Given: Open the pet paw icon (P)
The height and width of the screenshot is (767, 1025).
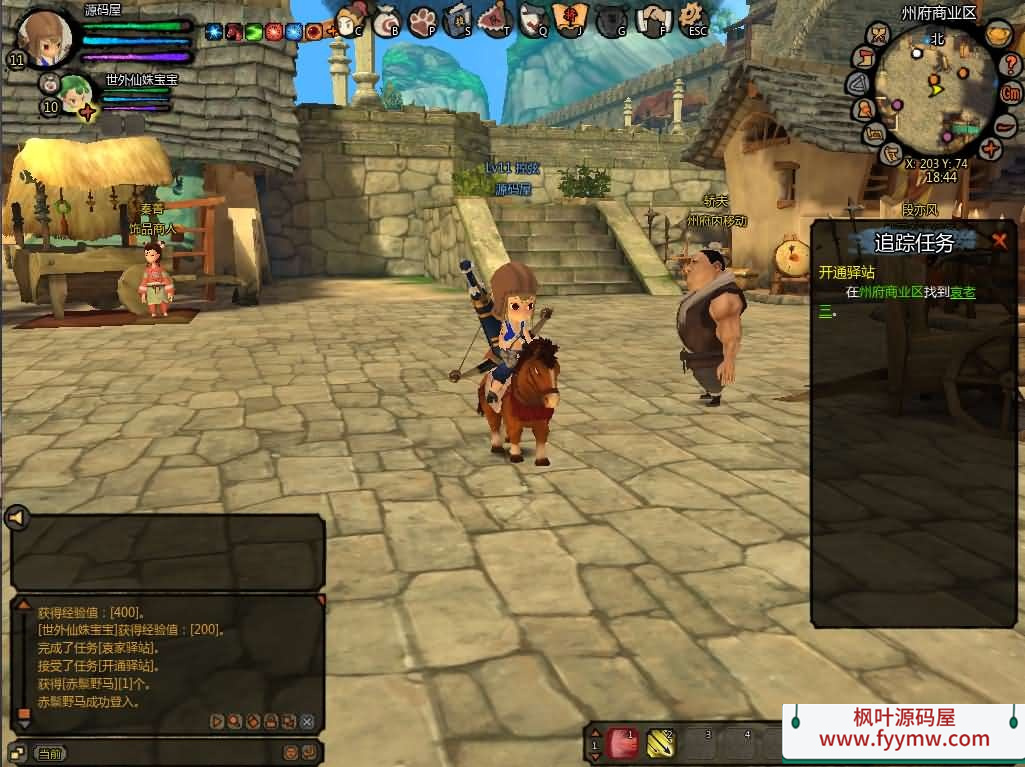Looking at the screenshot, I should [x=423, y=20].
